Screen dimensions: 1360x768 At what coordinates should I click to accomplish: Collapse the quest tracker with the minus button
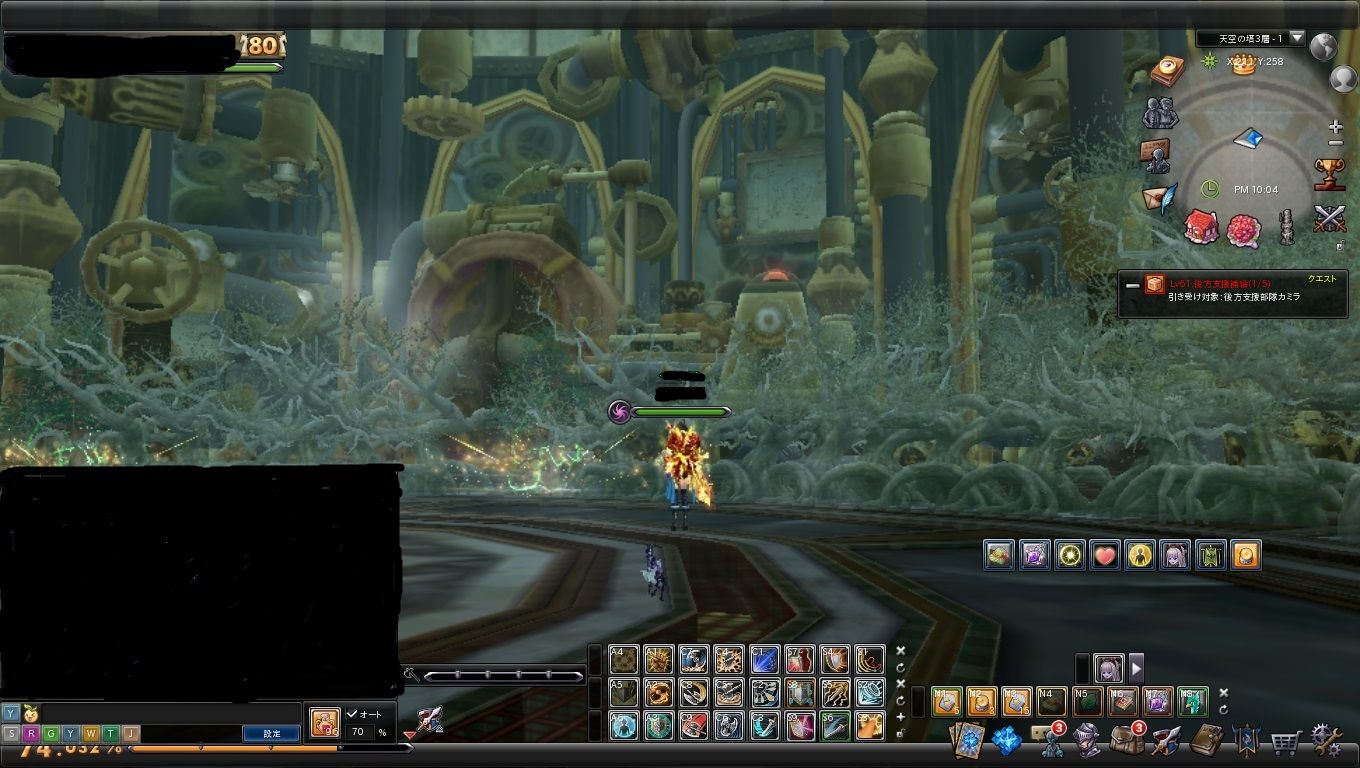(x=1132, y=285)
